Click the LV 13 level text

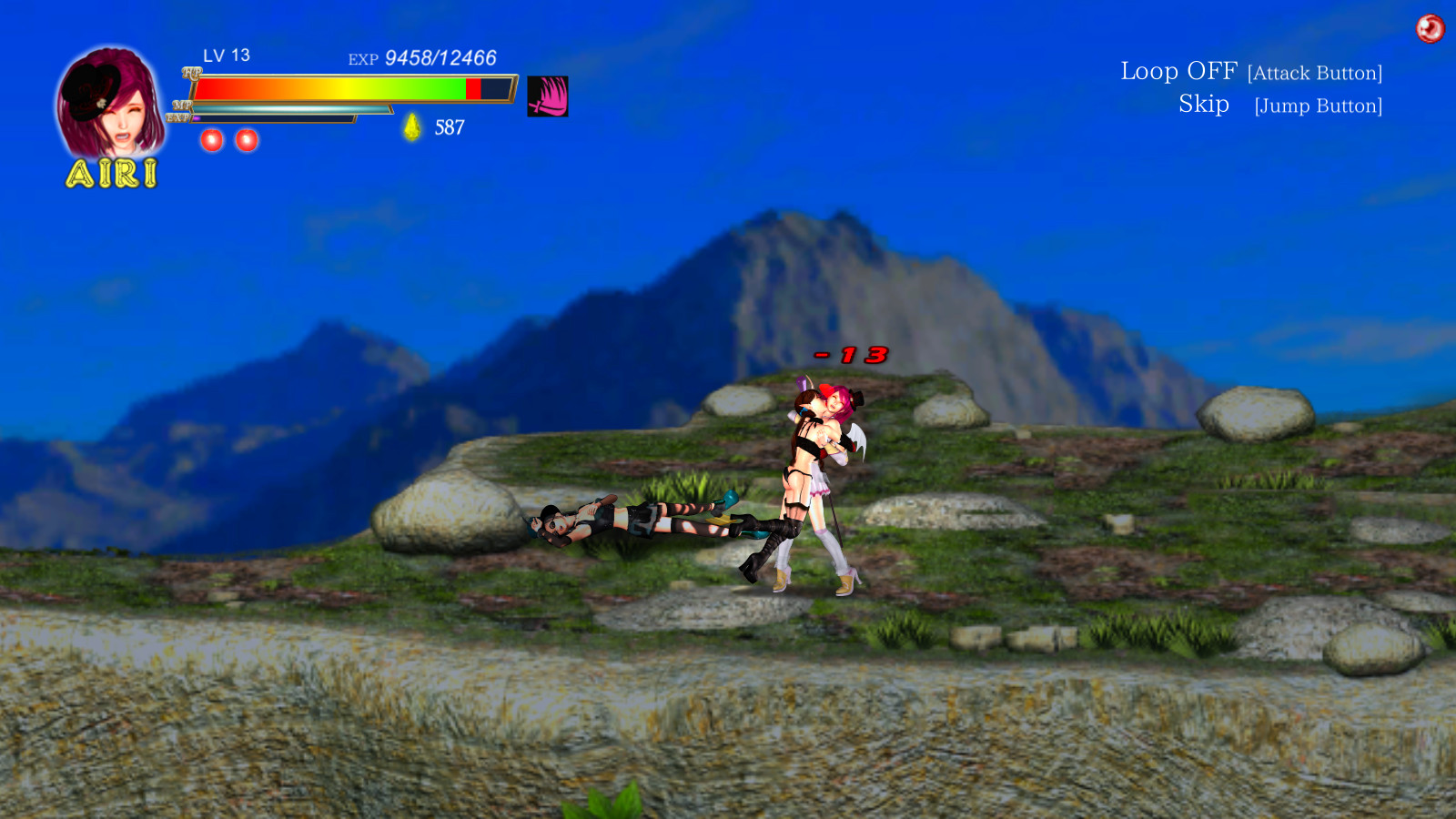point(226,56)
